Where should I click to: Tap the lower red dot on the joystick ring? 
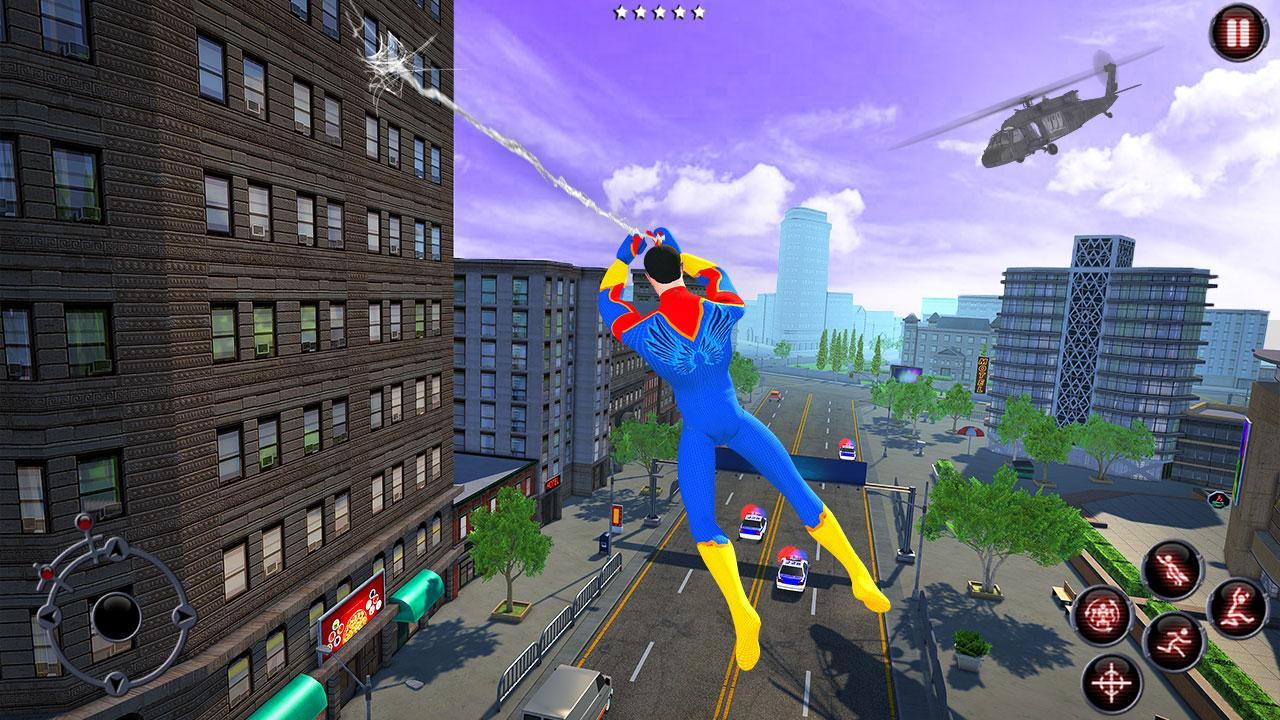click(x=47, y=572)
